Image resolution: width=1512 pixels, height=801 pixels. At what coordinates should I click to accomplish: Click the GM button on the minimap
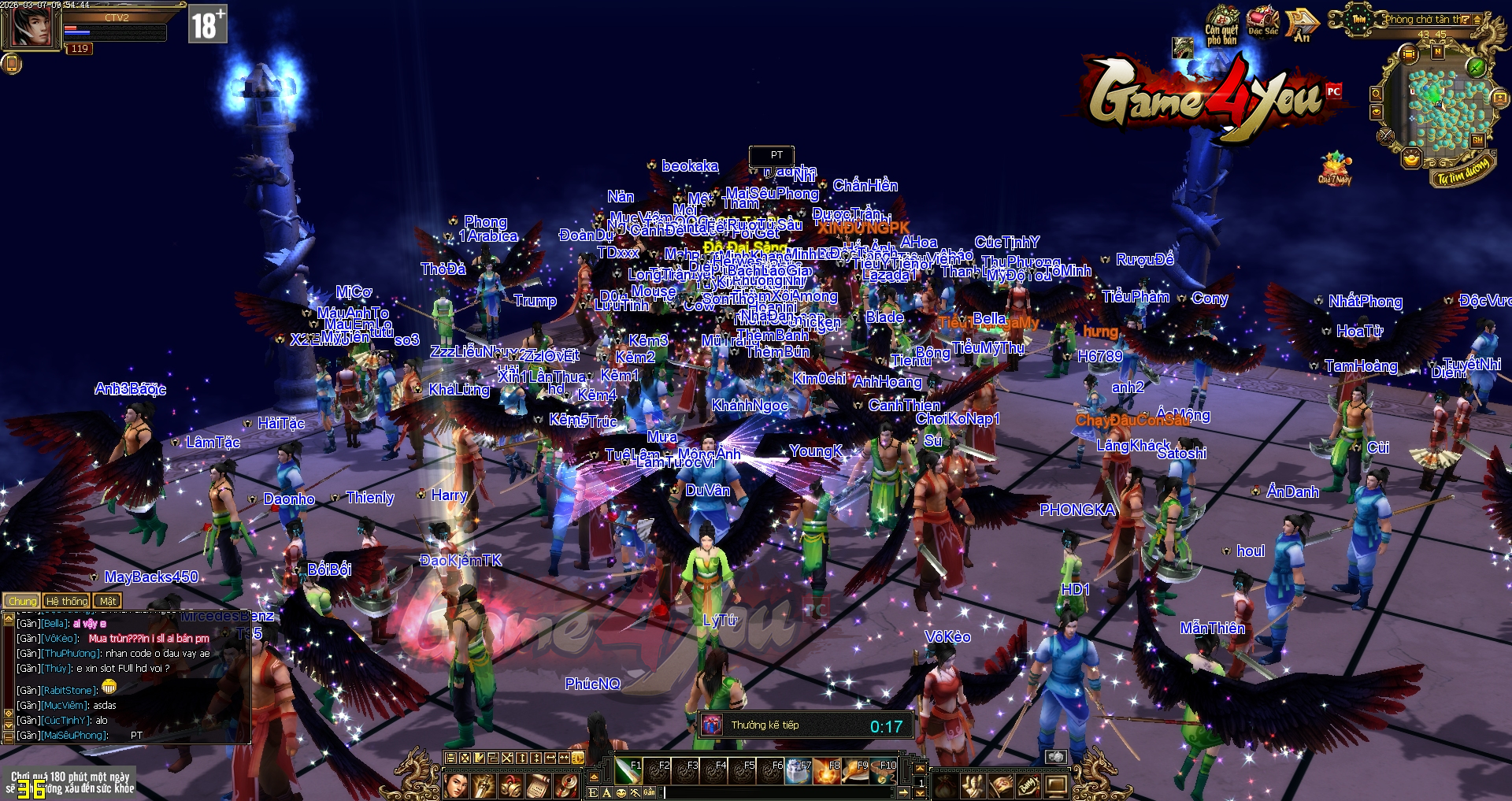[1478, 140]
